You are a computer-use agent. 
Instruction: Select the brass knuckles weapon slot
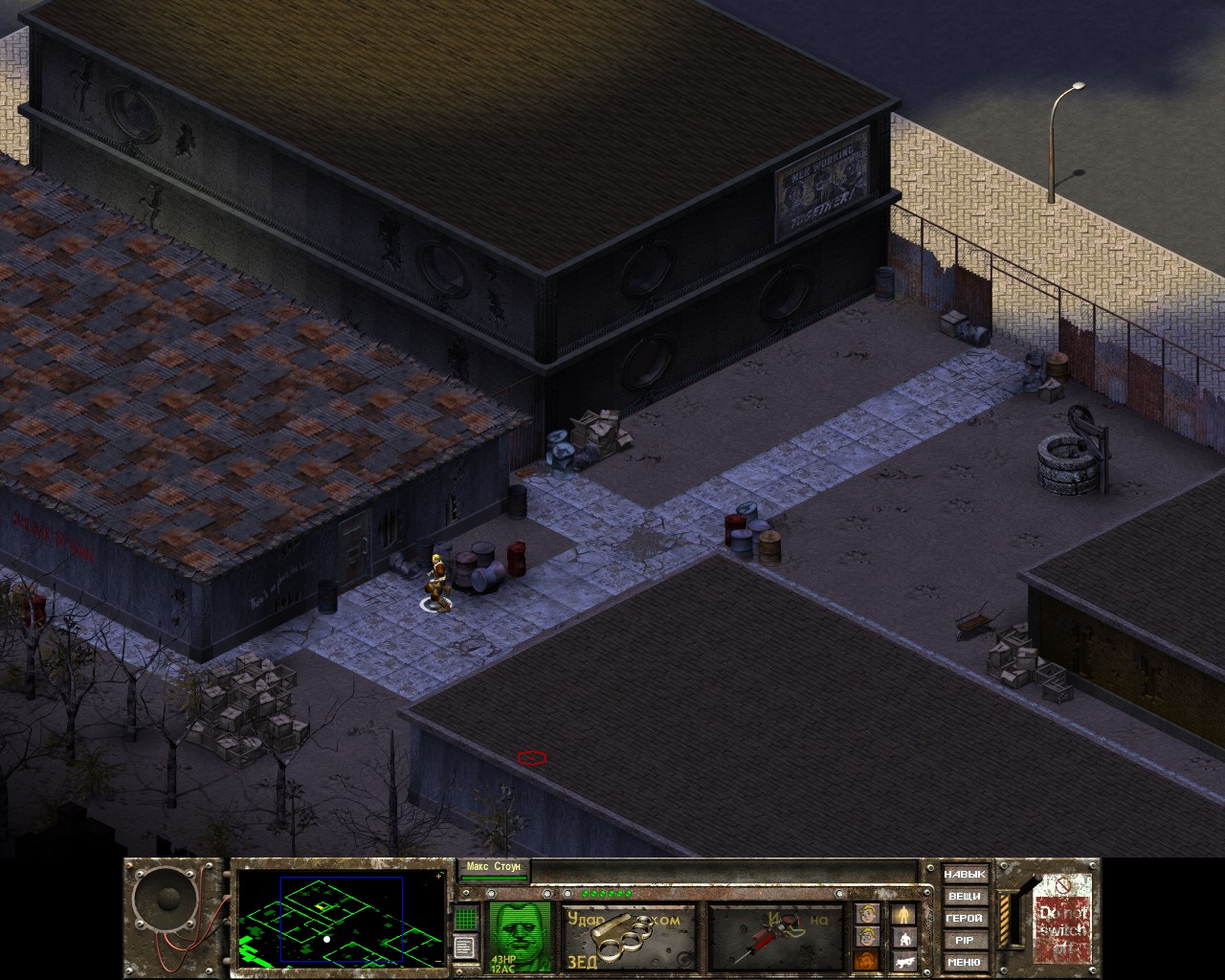pos(628,938)
